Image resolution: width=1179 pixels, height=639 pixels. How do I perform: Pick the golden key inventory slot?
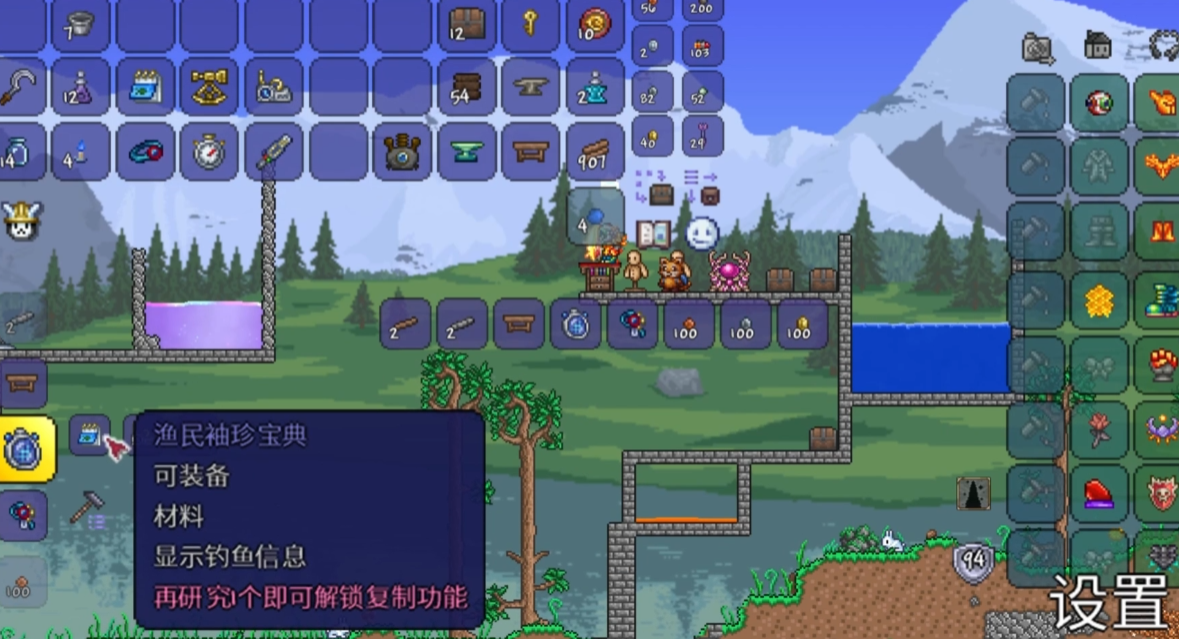(530, 25)
